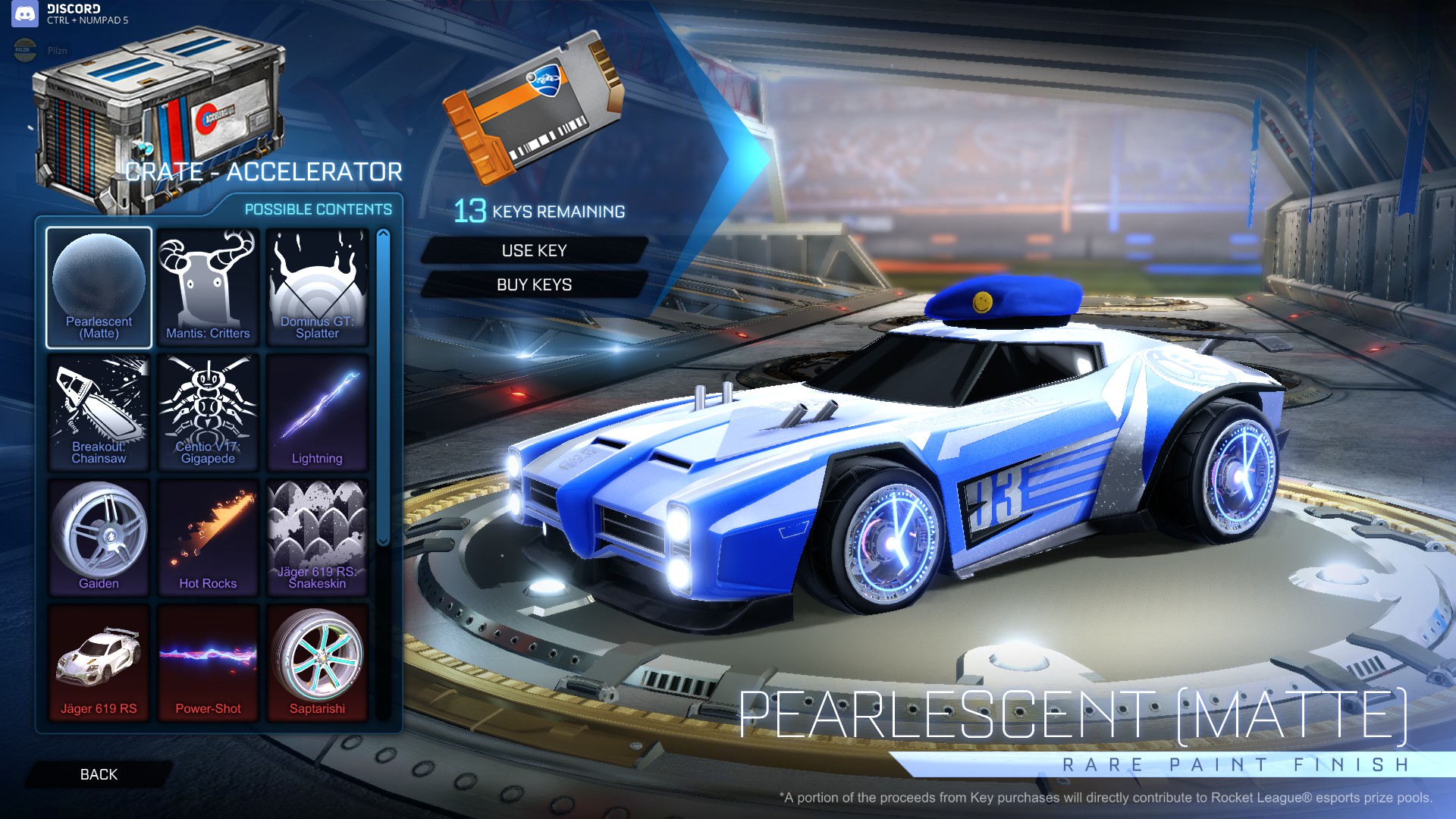Select the Pearlescent (Matte) paint finish

(x=99, y=287)
